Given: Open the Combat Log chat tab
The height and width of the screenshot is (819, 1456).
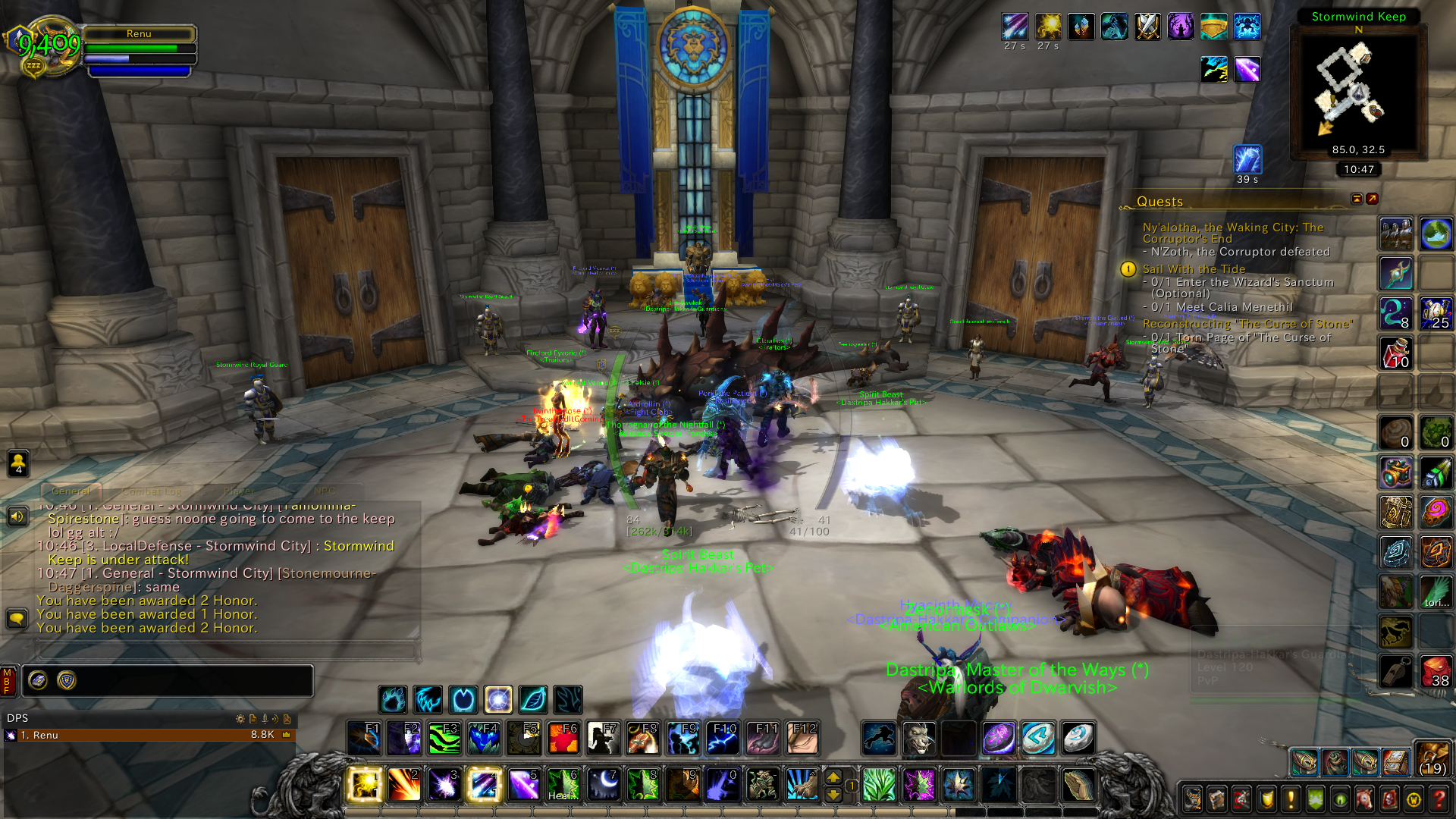Looking at the screenshot, I should point(152,491).
